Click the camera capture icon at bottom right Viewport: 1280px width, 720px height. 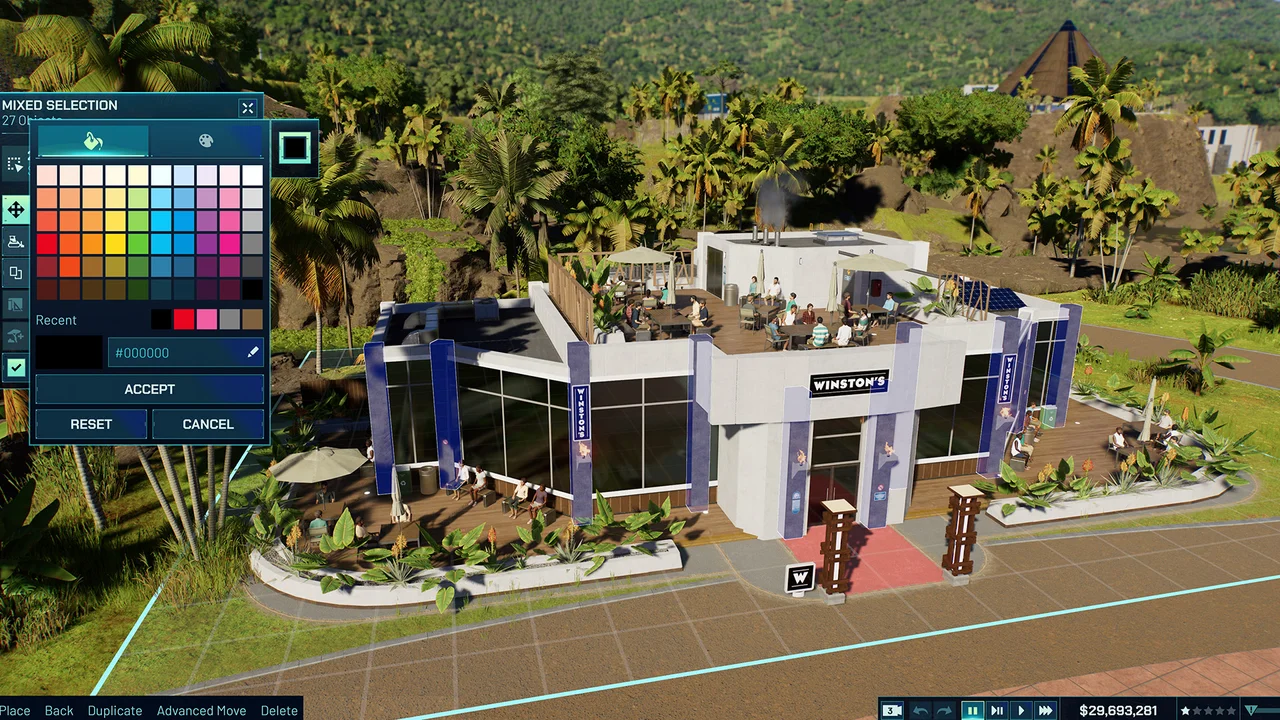tap(891, 710)
